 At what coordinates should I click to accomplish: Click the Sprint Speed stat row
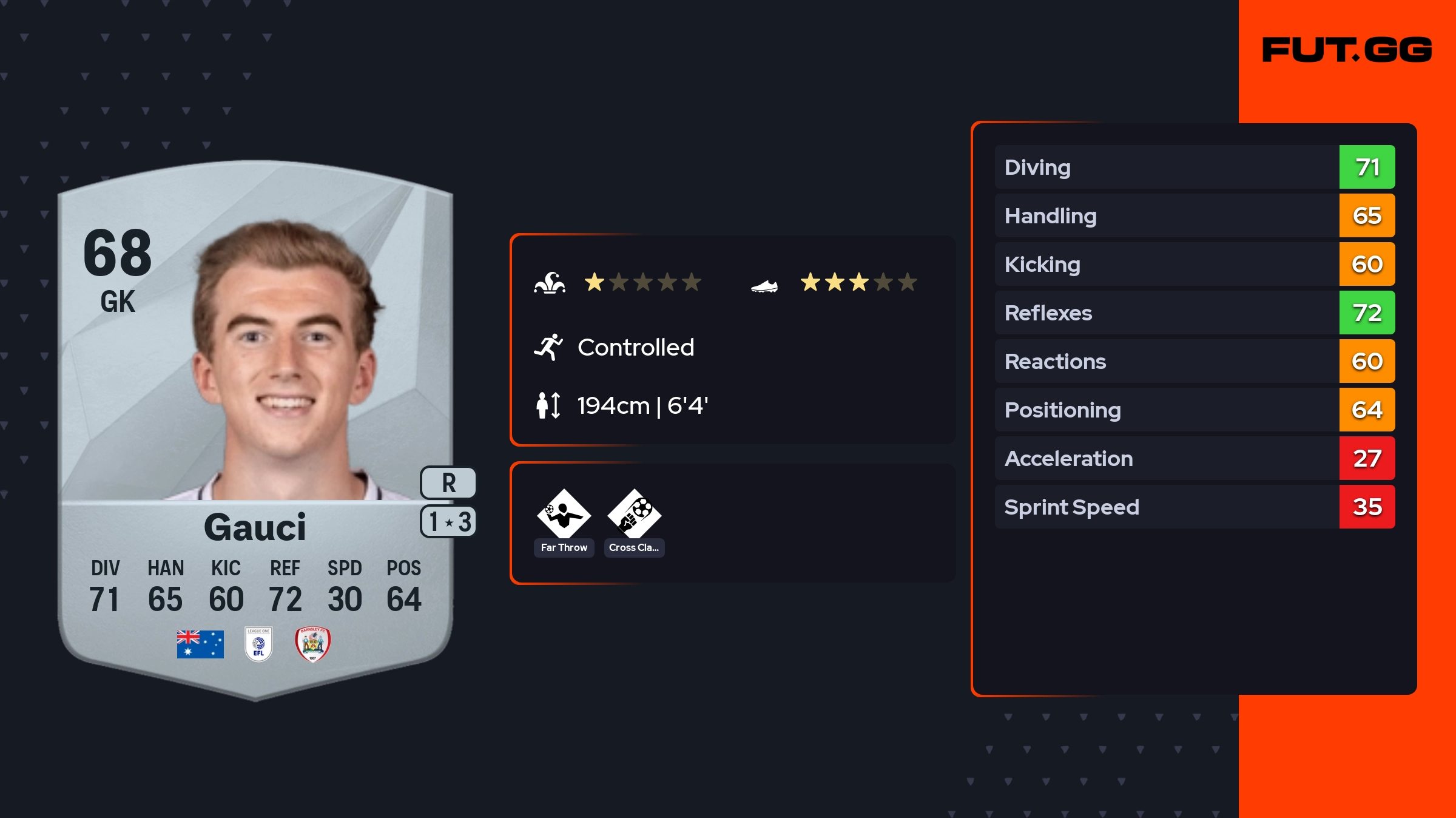pyautogui.click(x=1194, y=507)
